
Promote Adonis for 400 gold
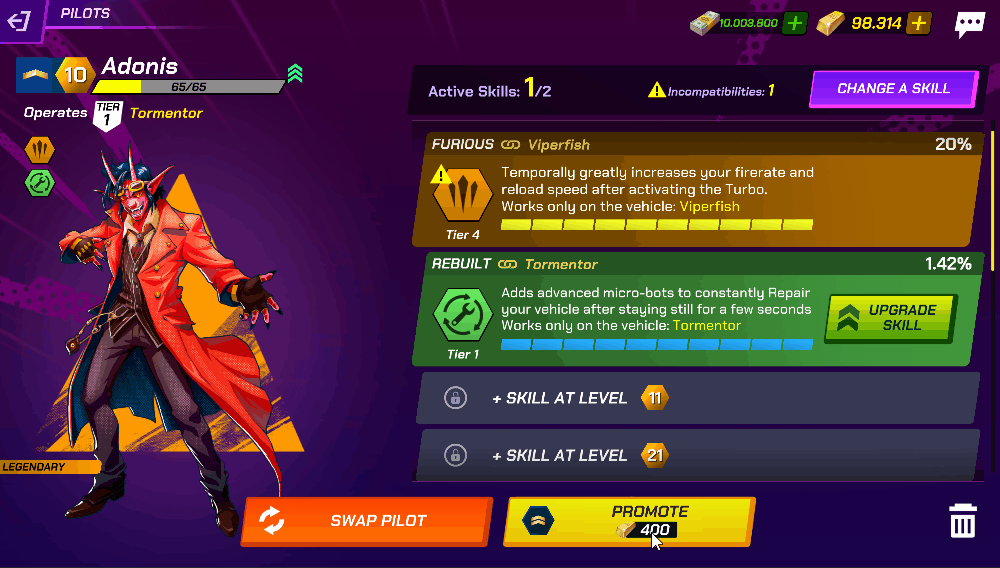click(x=628, y=521)
